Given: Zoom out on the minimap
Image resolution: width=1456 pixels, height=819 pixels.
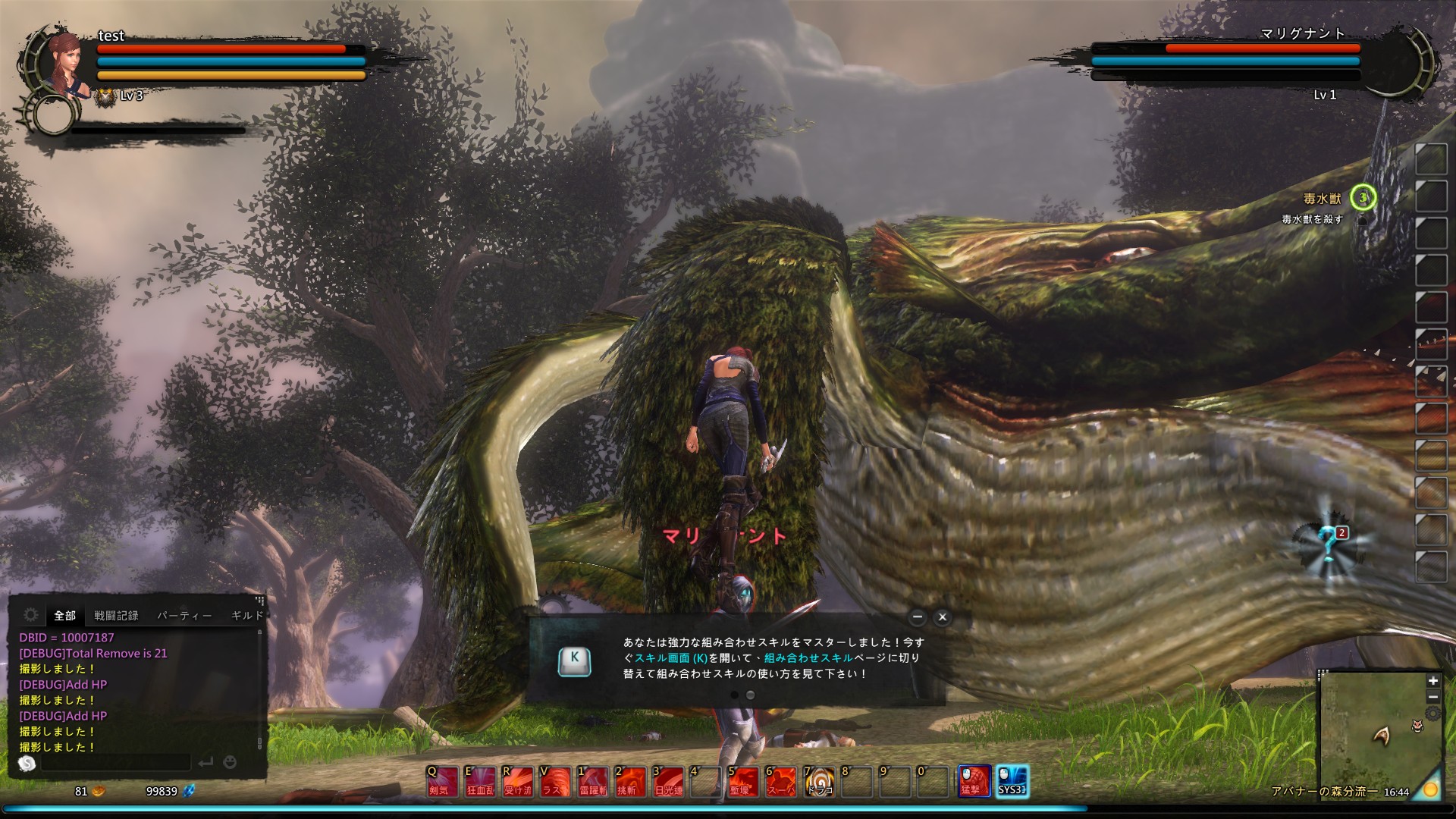Looking at the screenshot, I should tap(1432, 697).
